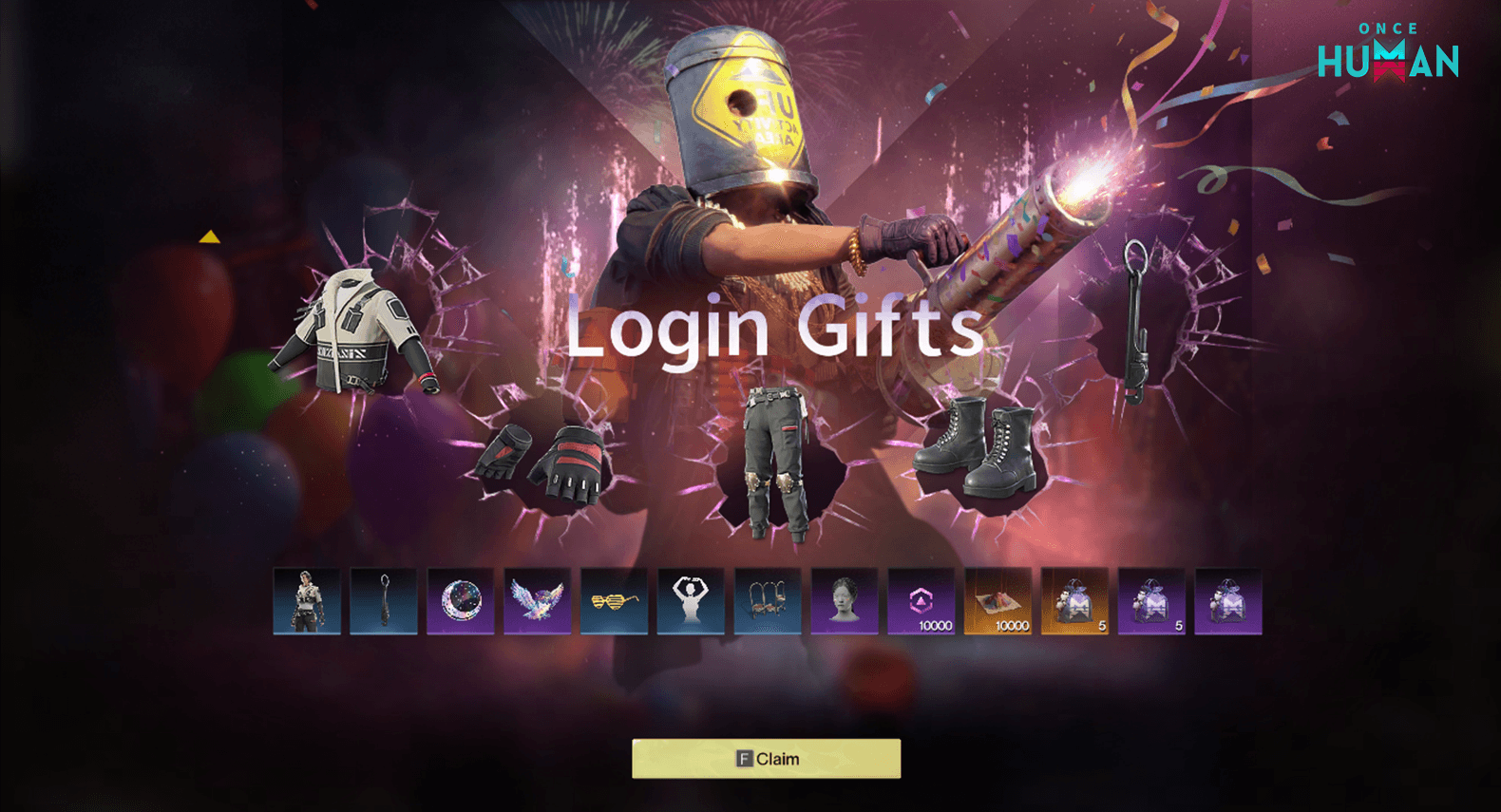Select the rightmost purple gift bag reward

tap(1226, 600)
